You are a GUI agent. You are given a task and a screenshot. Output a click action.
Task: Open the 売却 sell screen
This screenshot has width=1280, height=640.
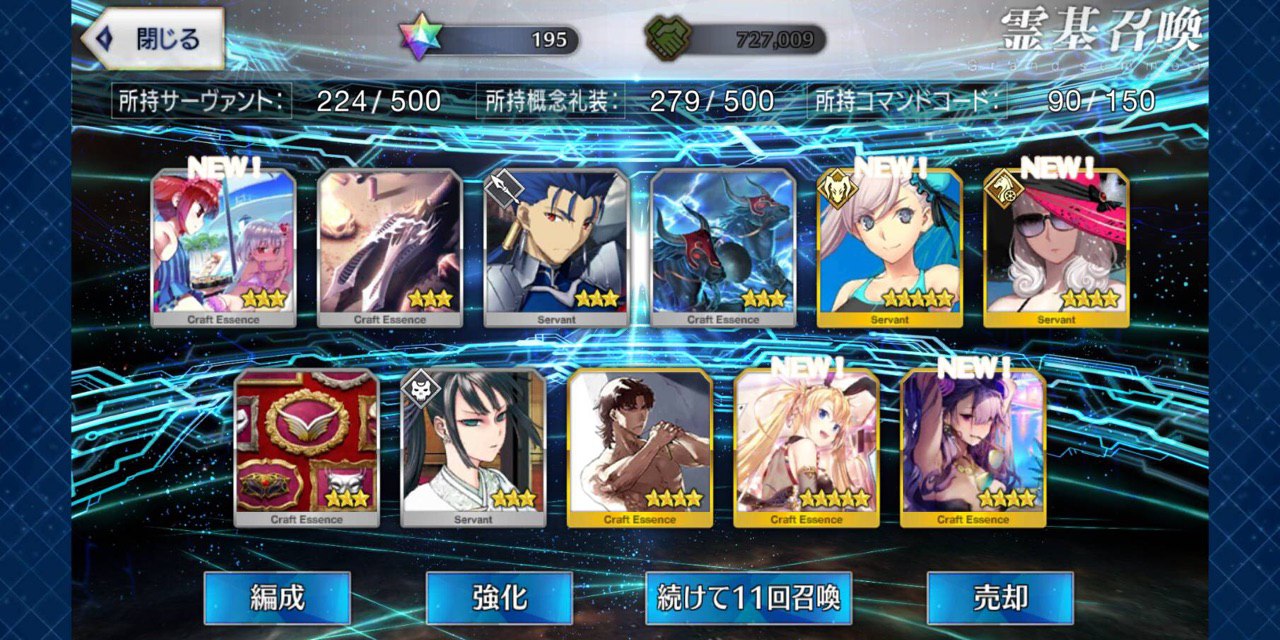pyautogui.click(x=1000, y=598)
